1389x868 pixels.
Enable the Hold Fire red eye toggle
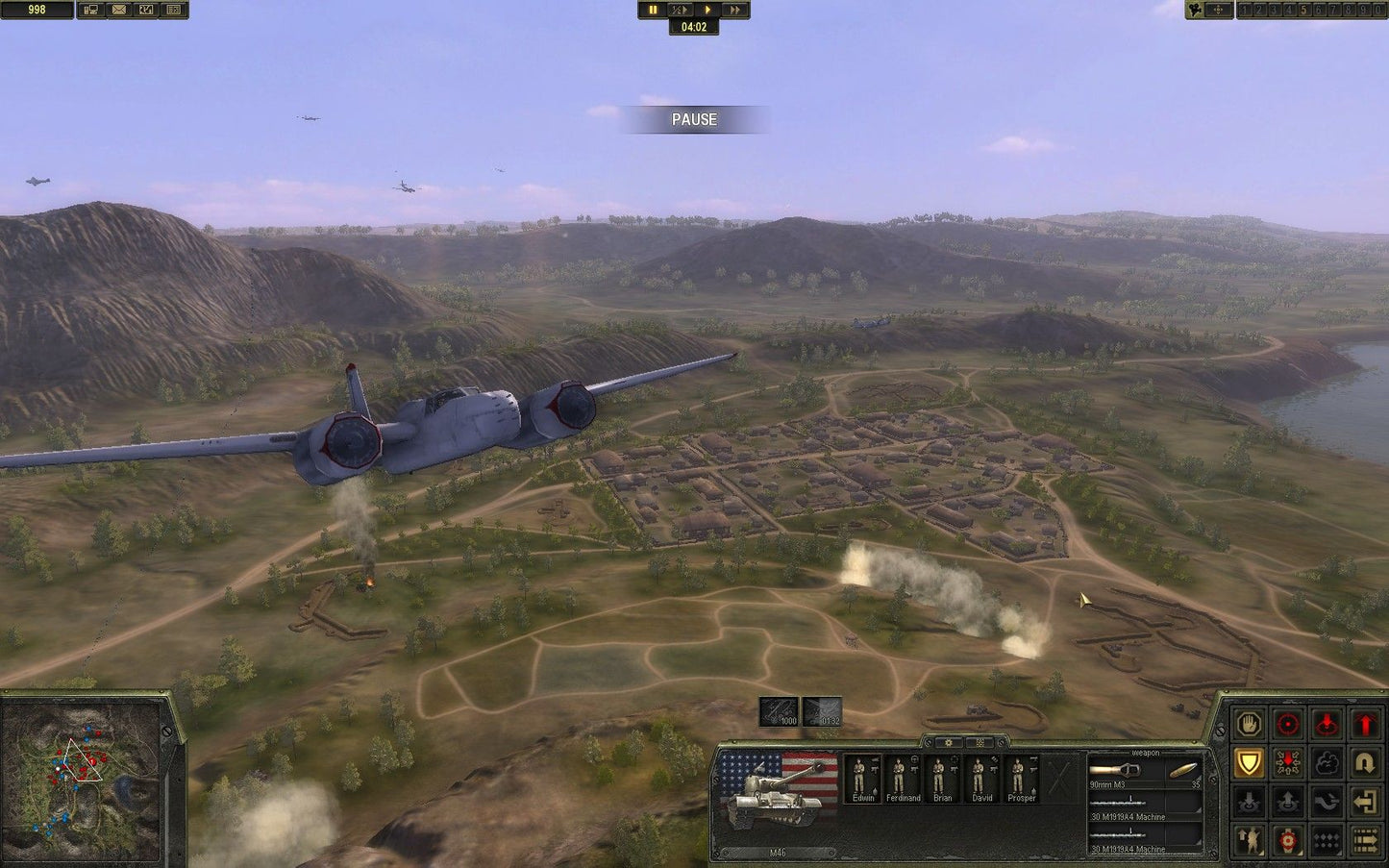click(x=1327, y=724)
